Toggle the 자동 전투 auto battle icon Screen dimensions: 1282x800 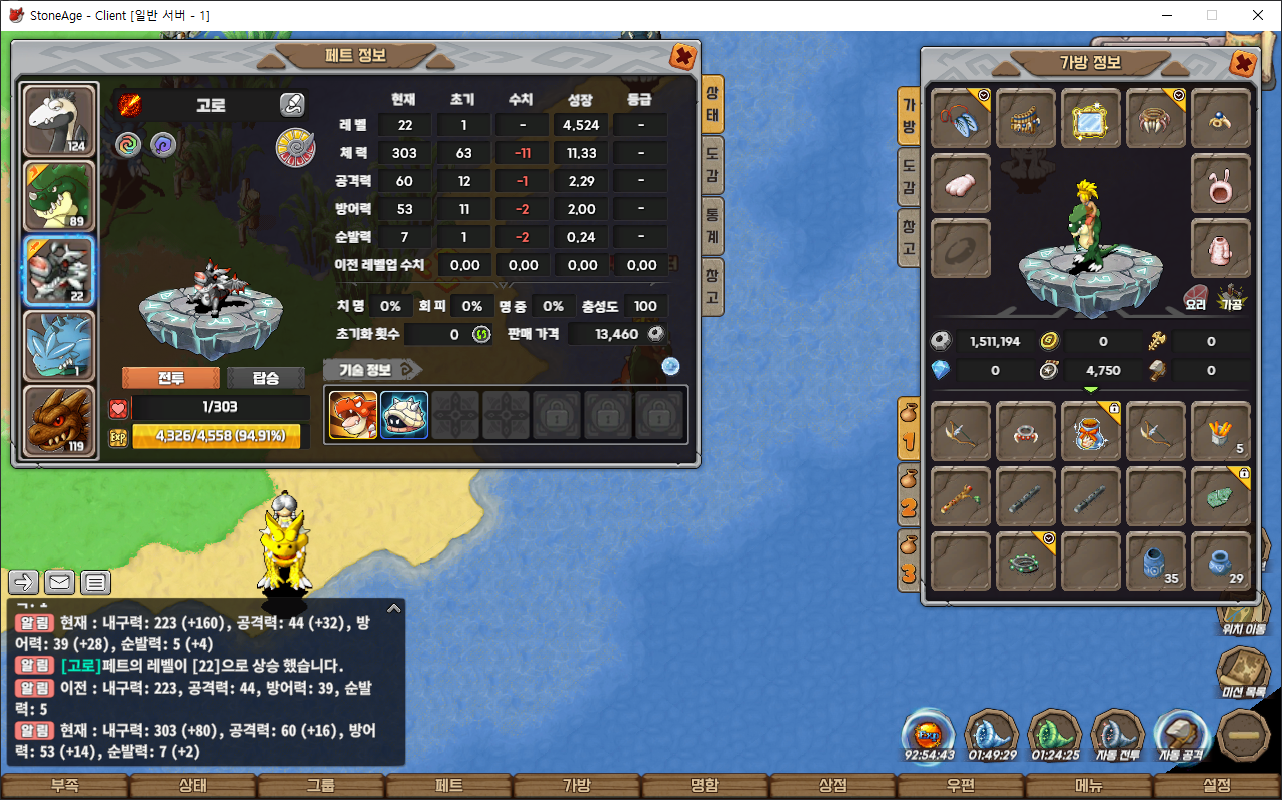(1117, 736)
